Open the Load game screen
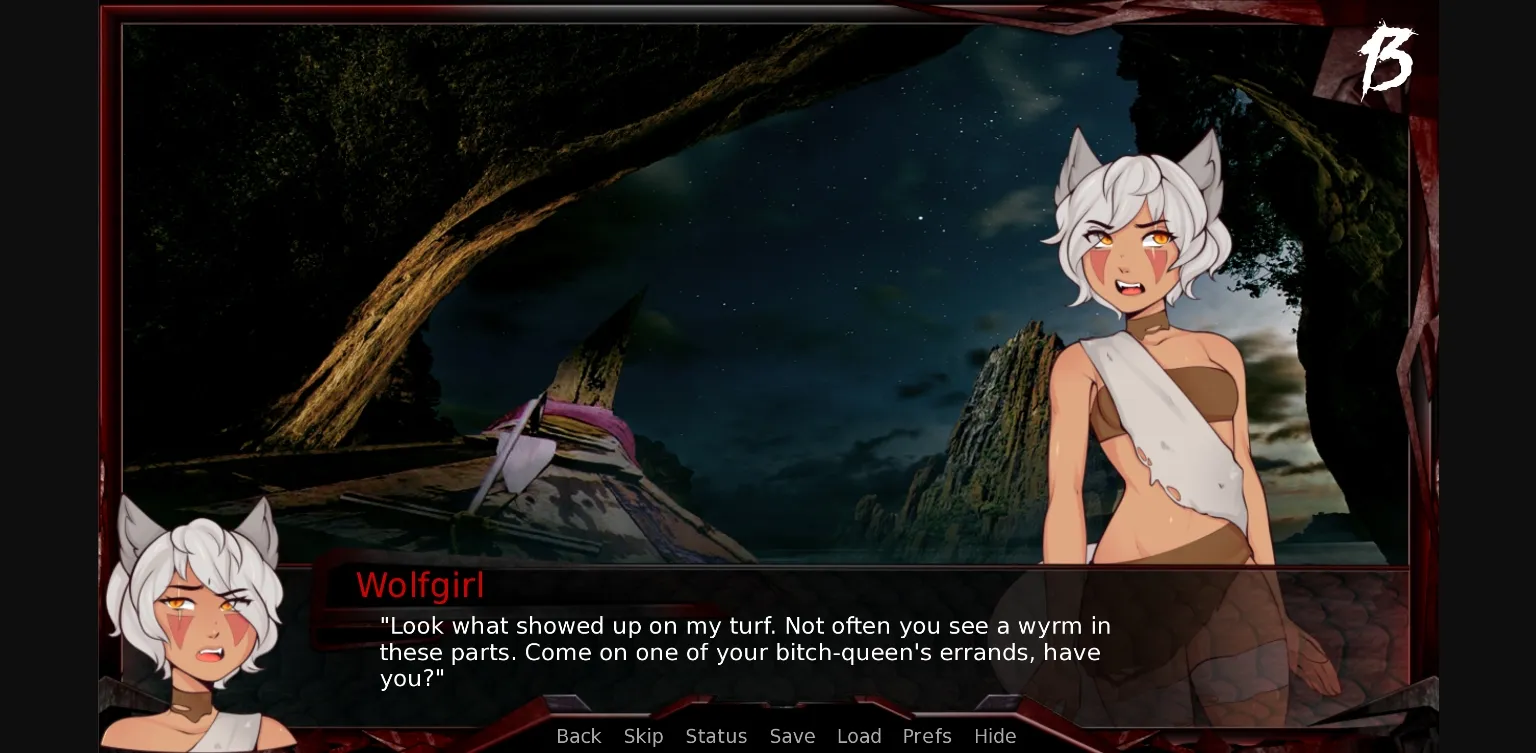1536x753 pixels. [x=859, y=736]
